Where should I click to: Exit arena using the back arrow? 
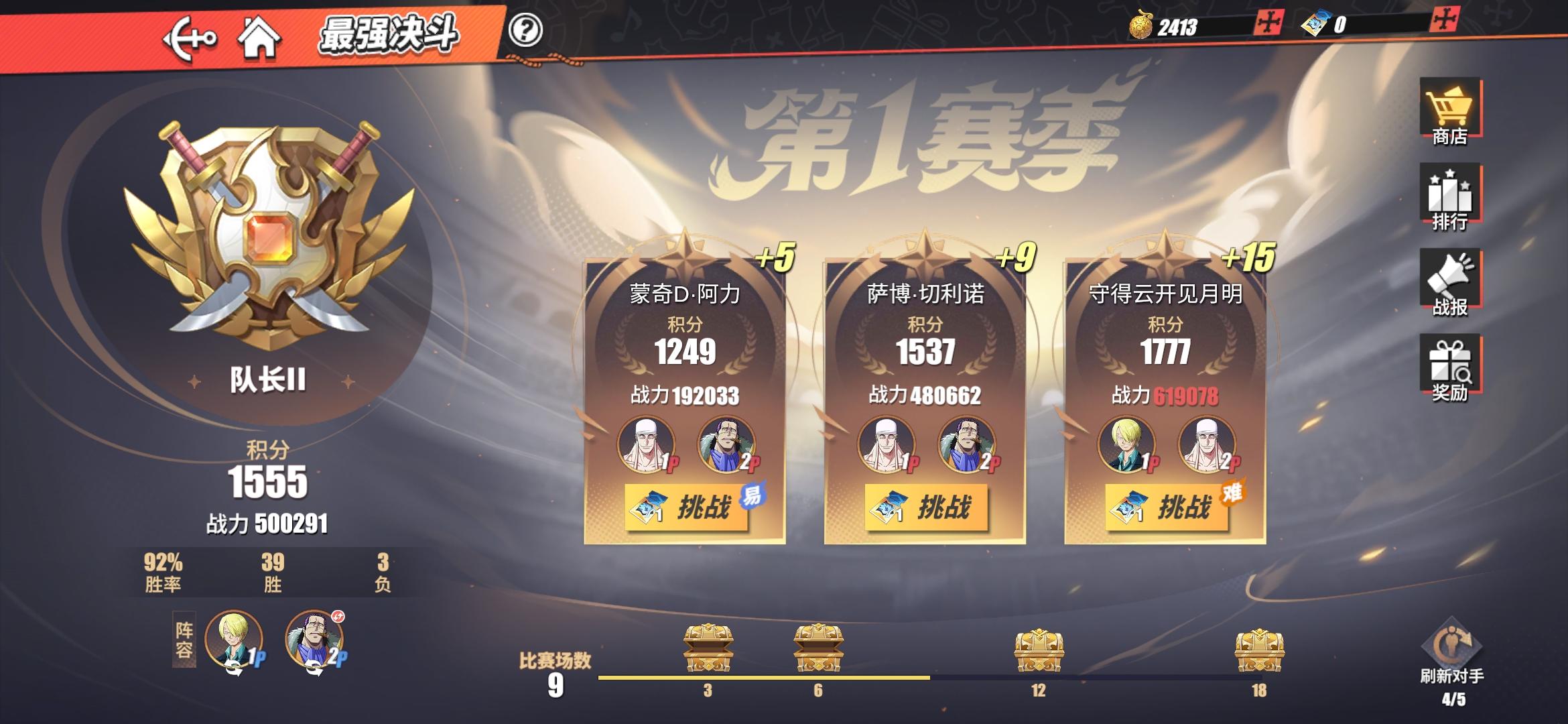[x=188, y=37]
